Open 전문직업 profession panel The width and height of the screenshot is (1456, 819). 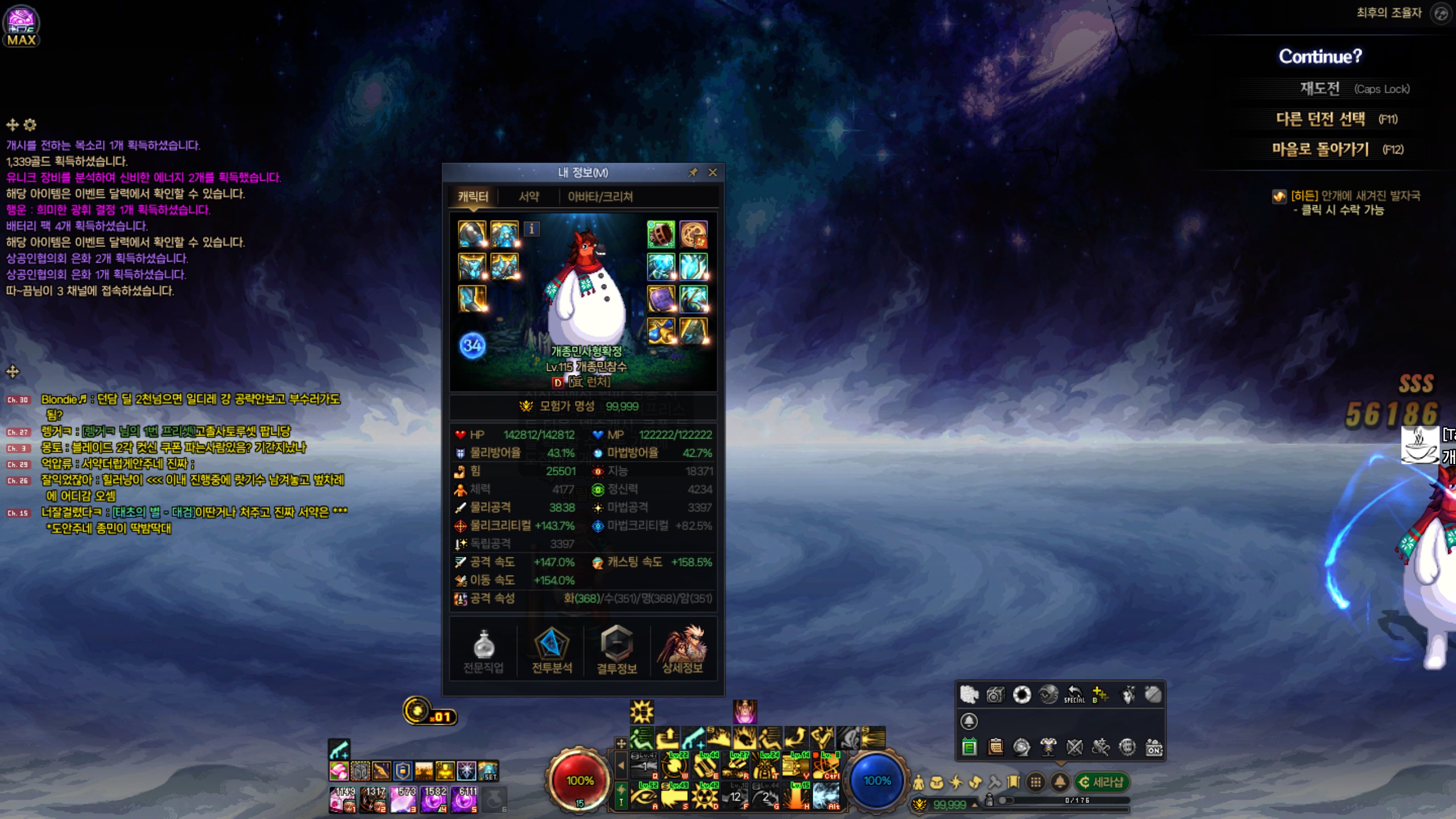point(483,651)
